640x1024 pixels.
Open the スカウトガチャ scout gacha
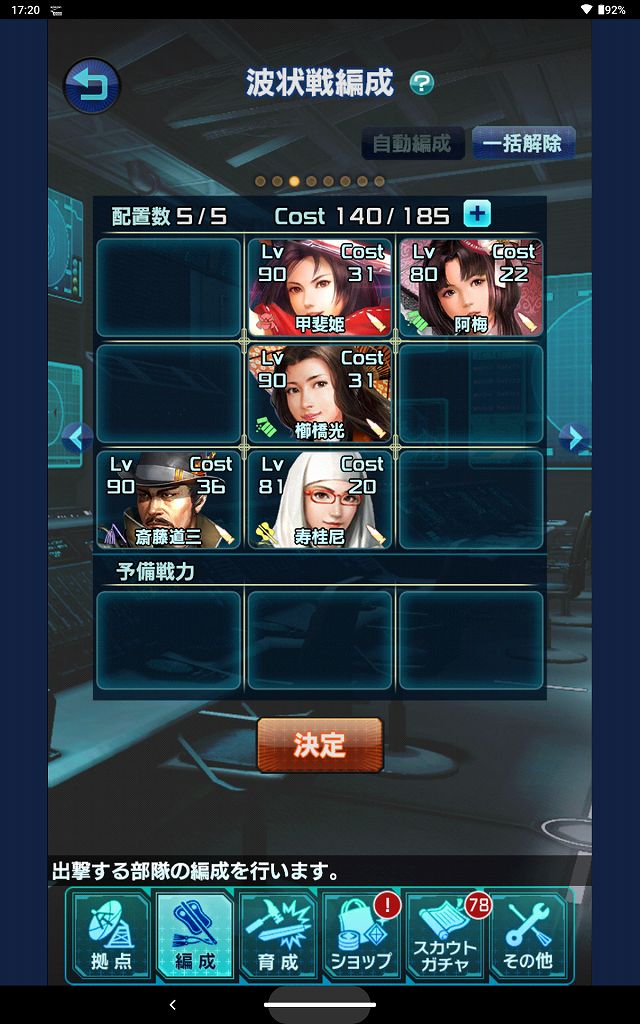click(x=445, y=935)
